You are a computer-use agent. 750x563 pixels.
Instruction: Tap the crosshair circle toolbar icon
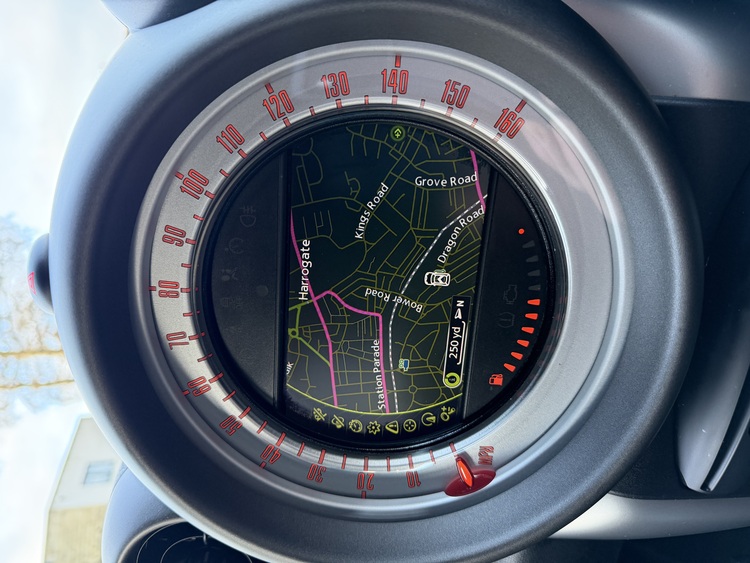point(409,425)
